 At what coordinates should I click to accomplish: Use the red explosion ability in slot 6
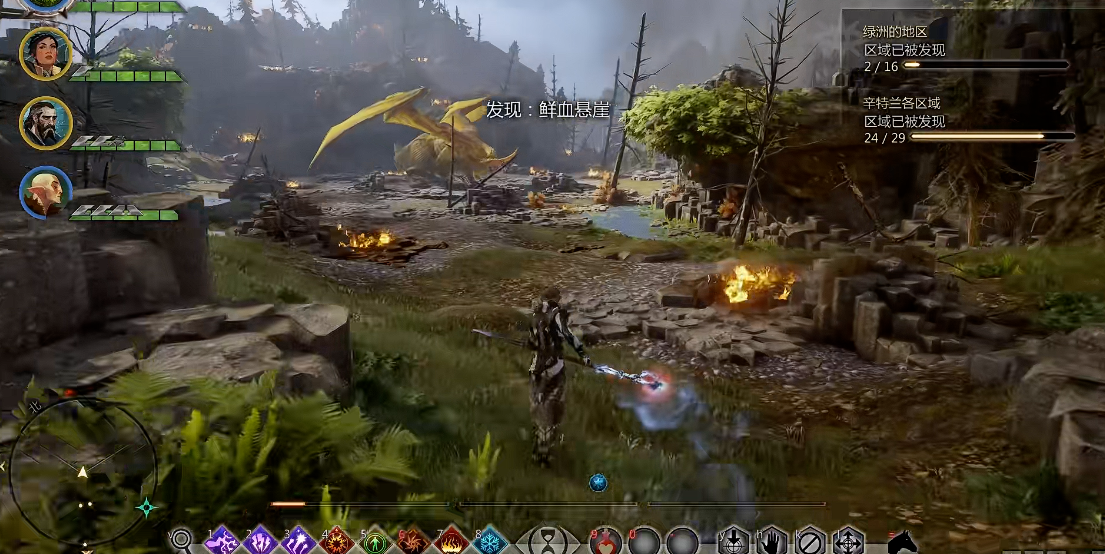(413, 541)
